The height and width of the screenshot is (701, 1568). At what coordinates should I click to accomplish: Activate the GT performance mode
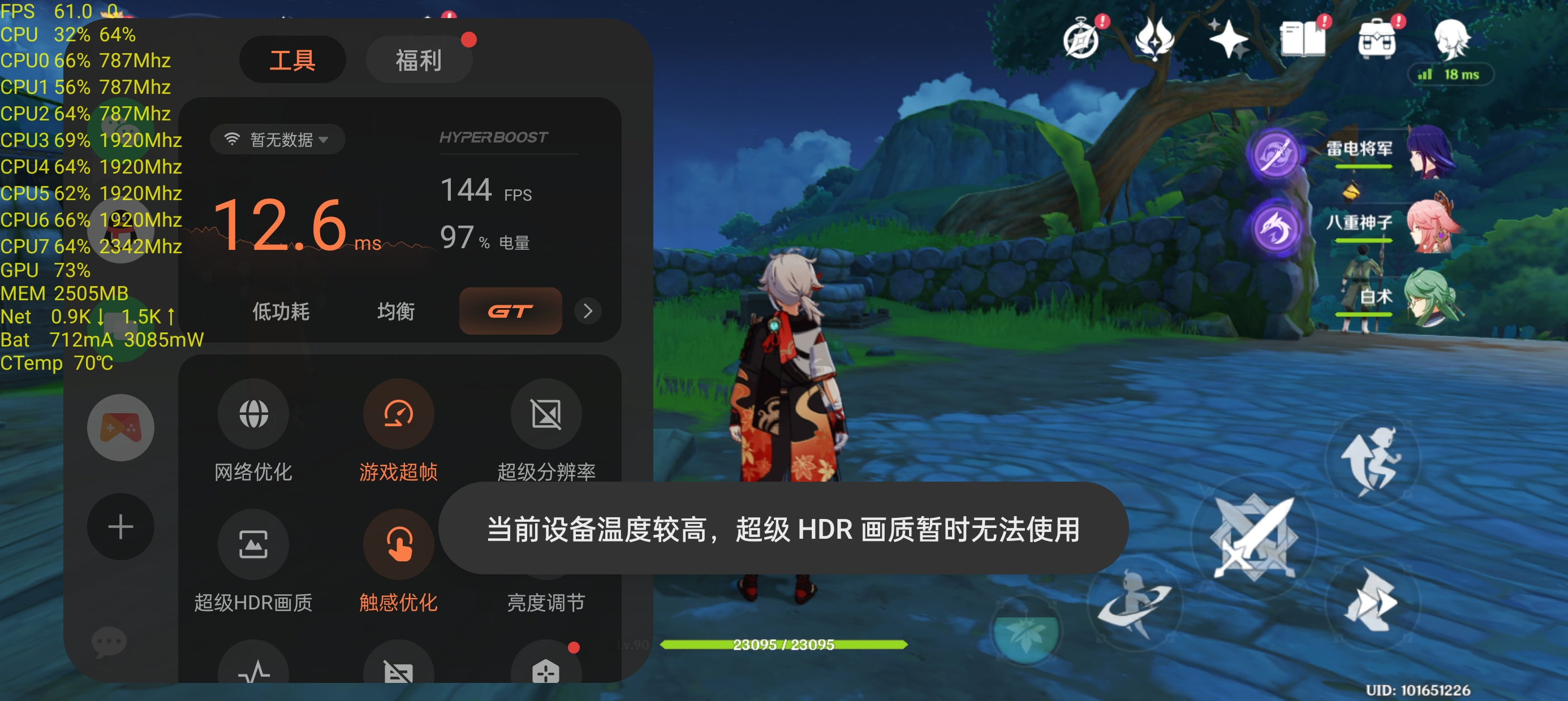click(510, 311)
